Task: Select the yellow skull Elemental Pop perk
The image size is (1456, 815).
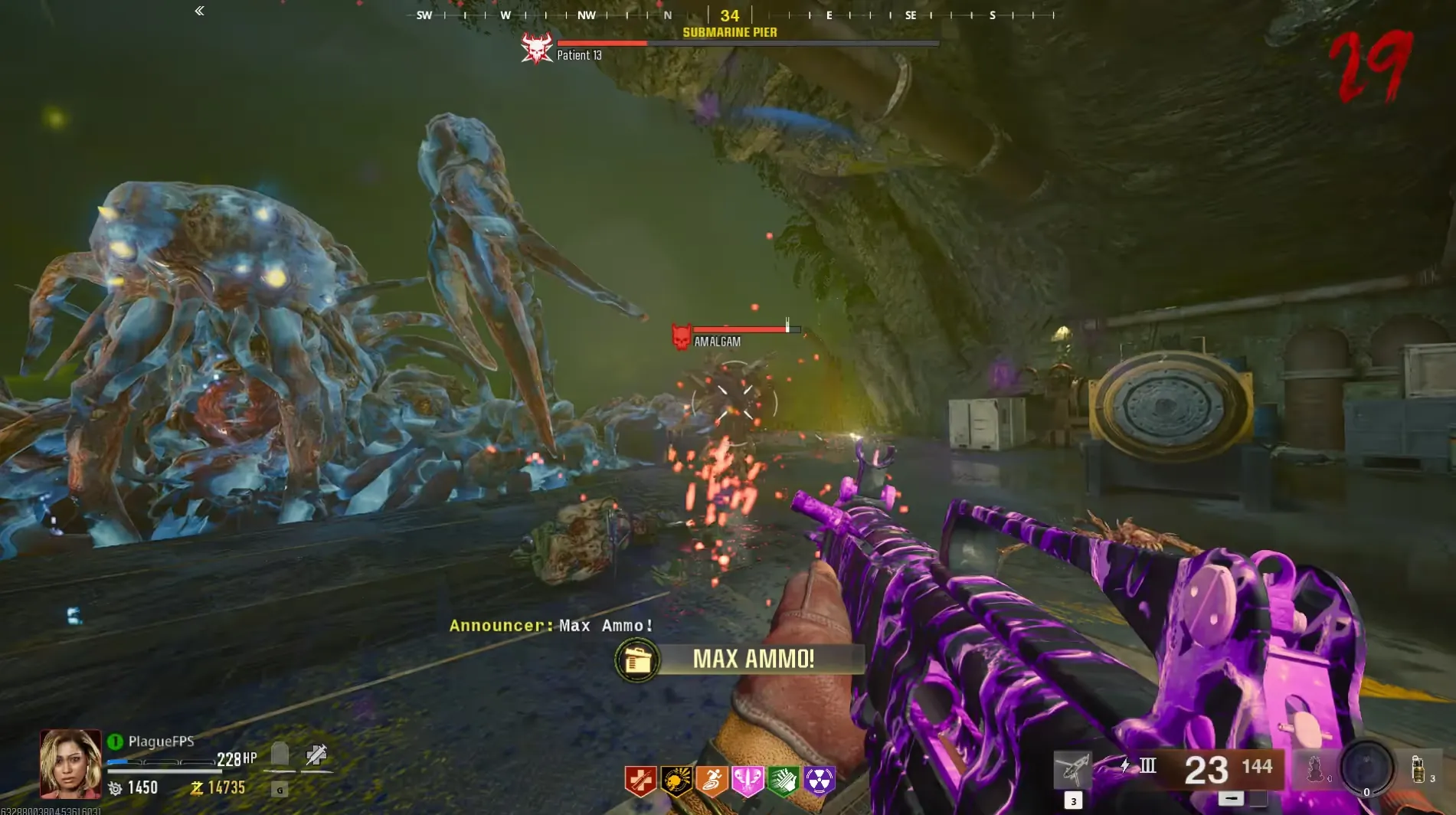Action: 676,781
